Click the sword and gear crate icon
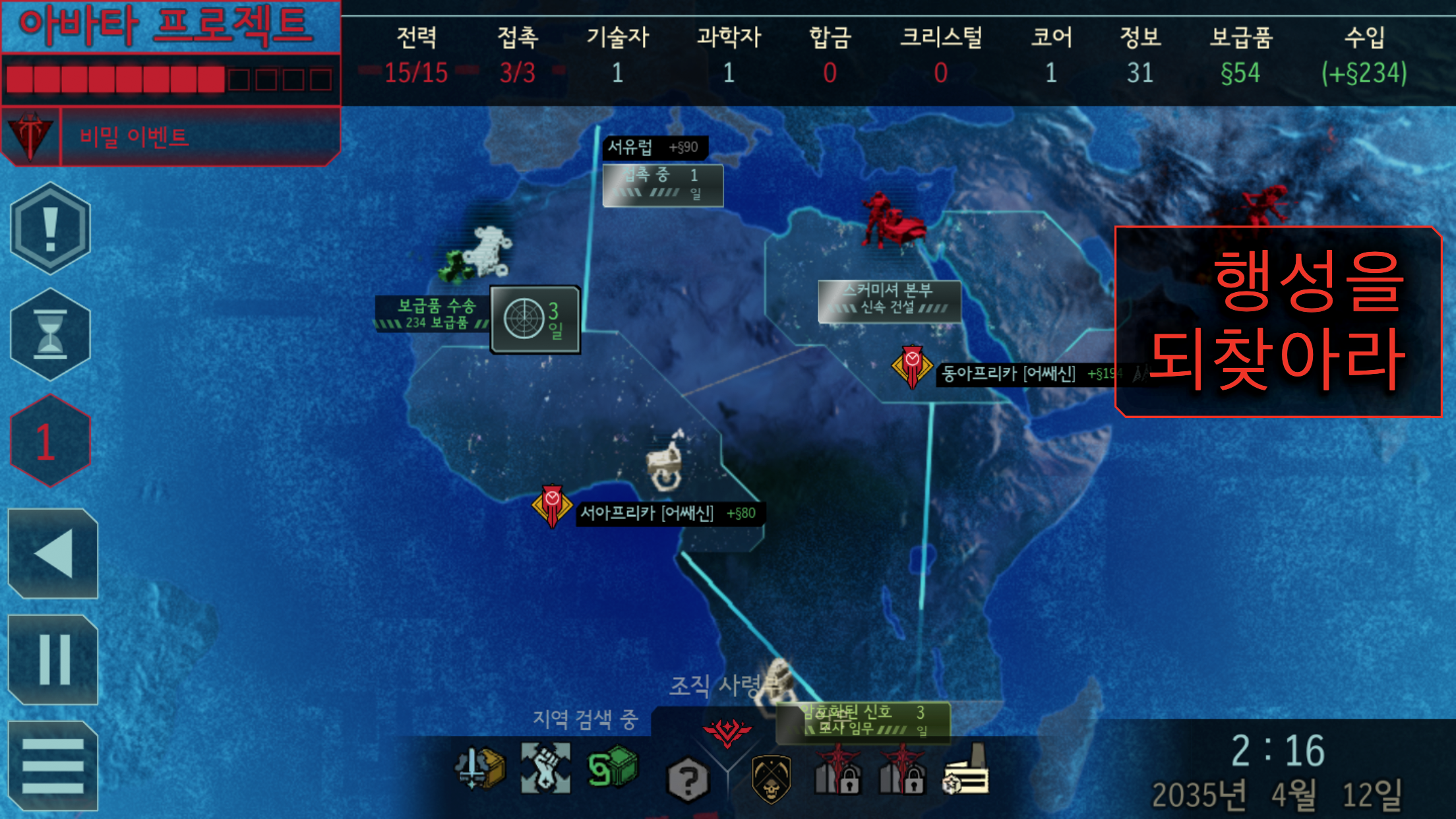The image size is (1456, 819). tap(479, 768)
